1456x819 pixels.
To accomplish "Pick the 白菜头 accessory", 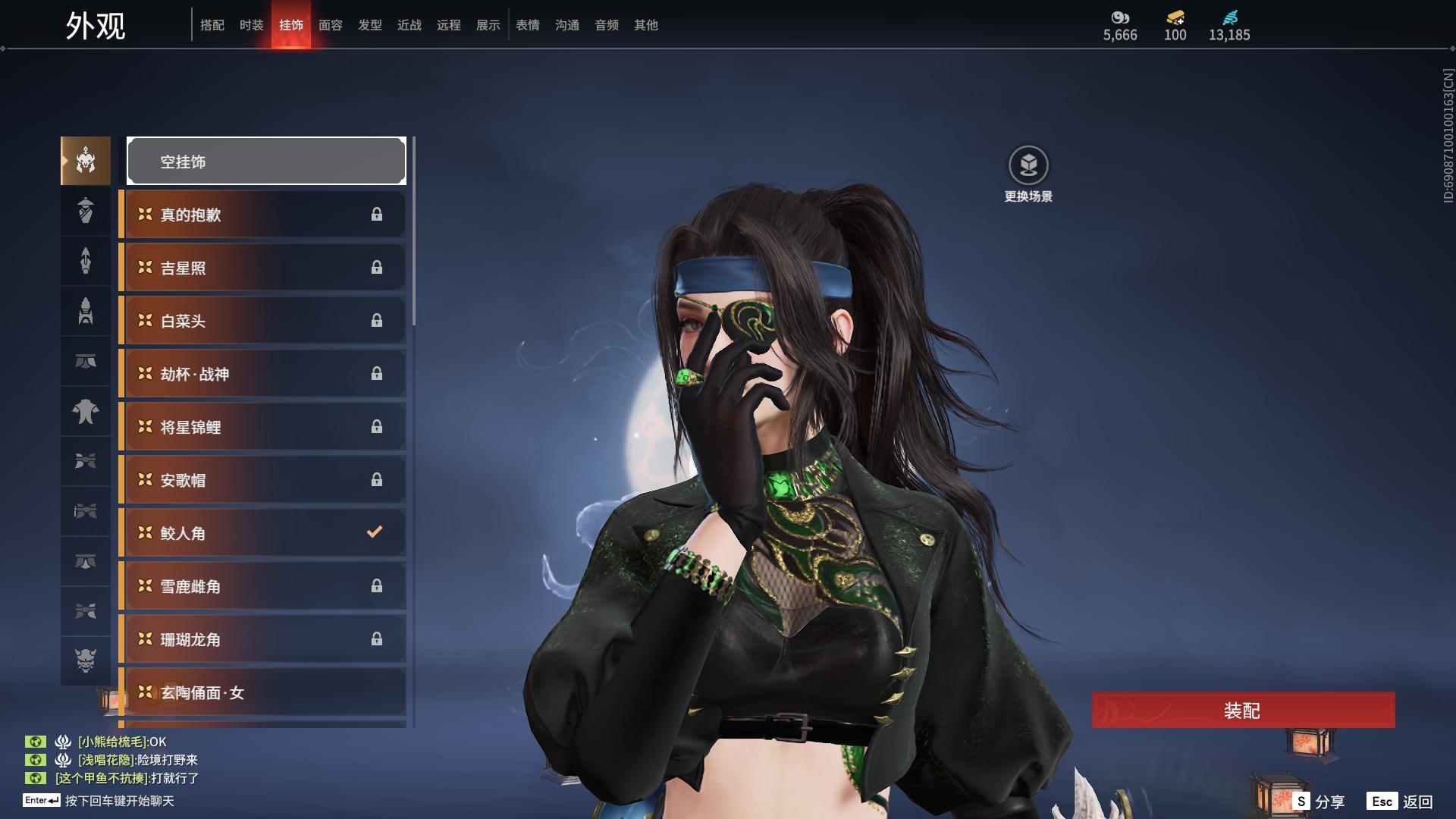I will pyautogui.click(x=263, y=321).
